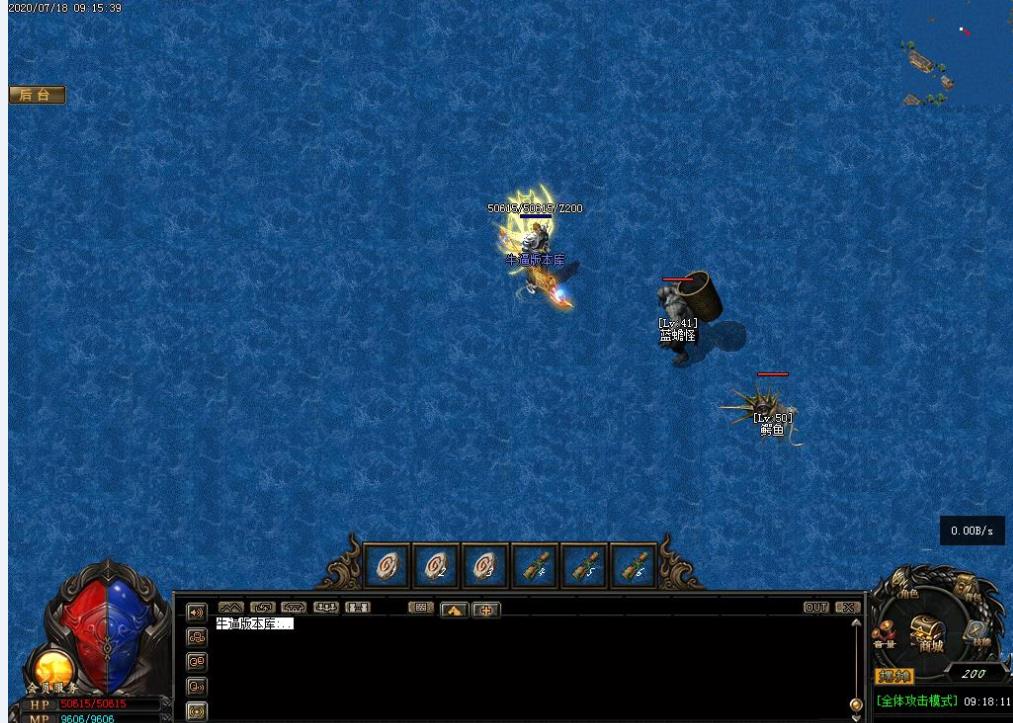The width and height of the screenshot is (1013, 723).
Task: Click the 后台 button
Action: (37, 95)
